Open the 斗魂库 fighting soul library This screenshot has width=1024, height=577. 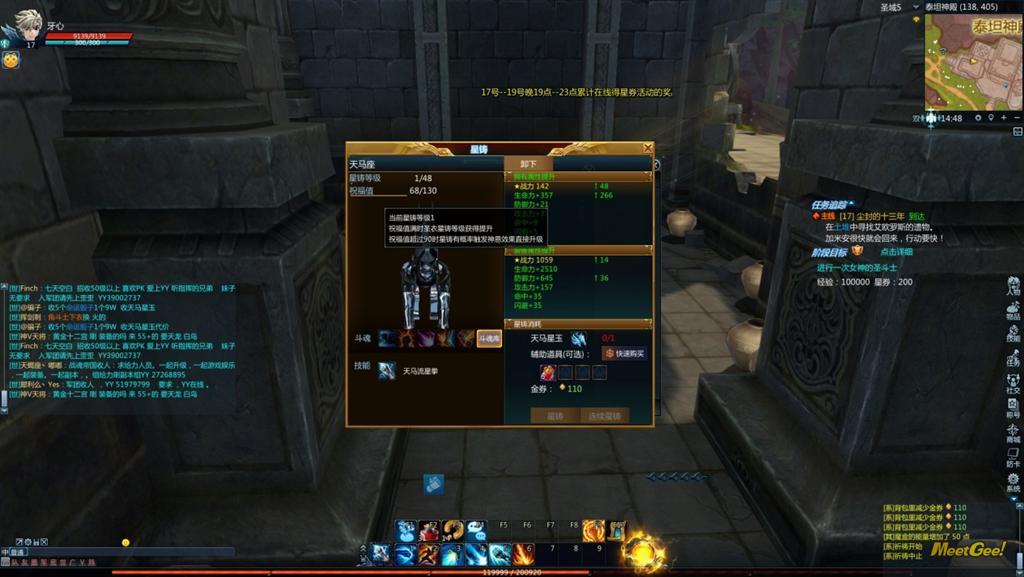point(489,339)
